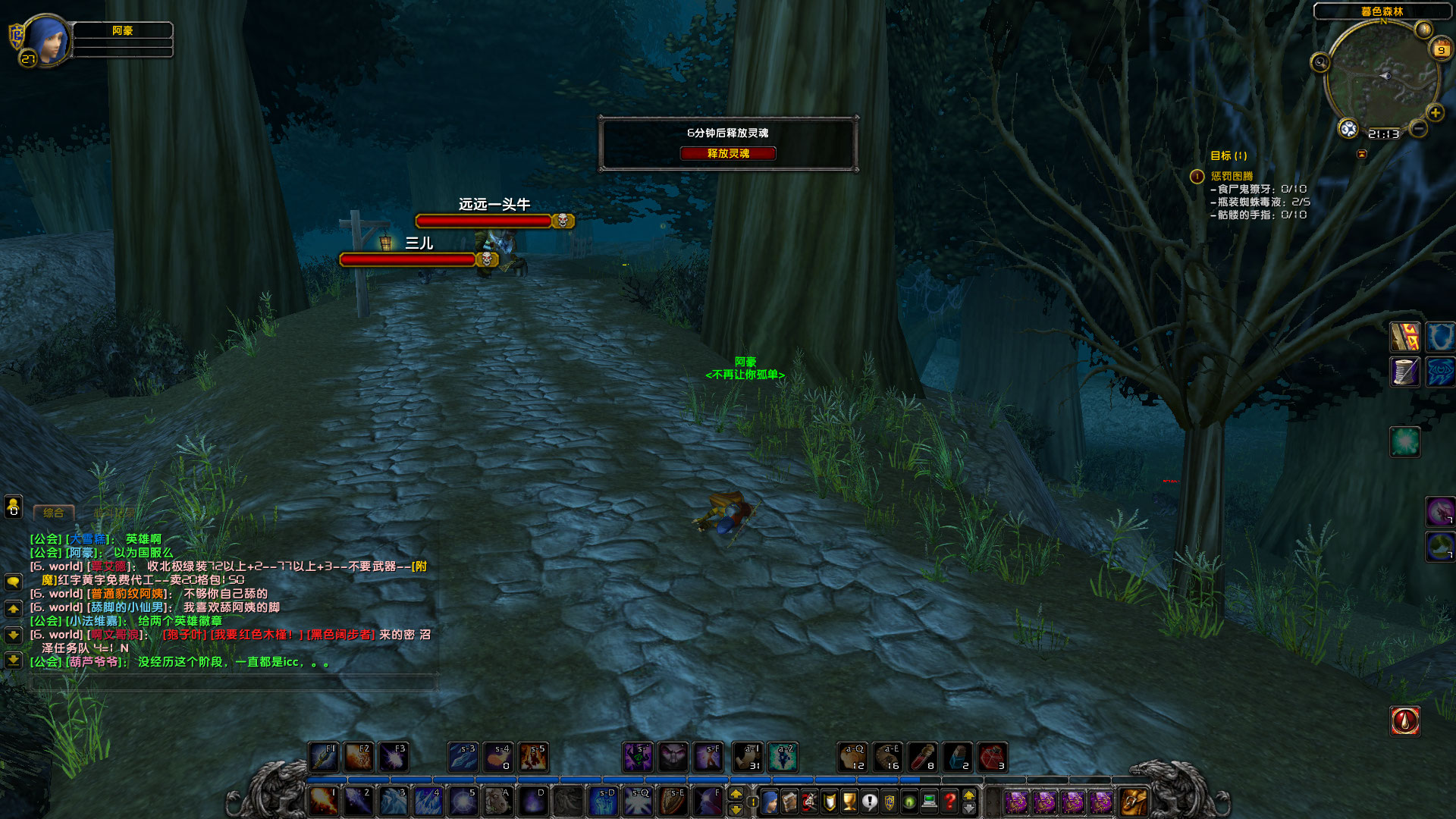The width and height of the screenshot is (1456, 819).
Task: Open the LFG green eye icon
Action: 909,800
